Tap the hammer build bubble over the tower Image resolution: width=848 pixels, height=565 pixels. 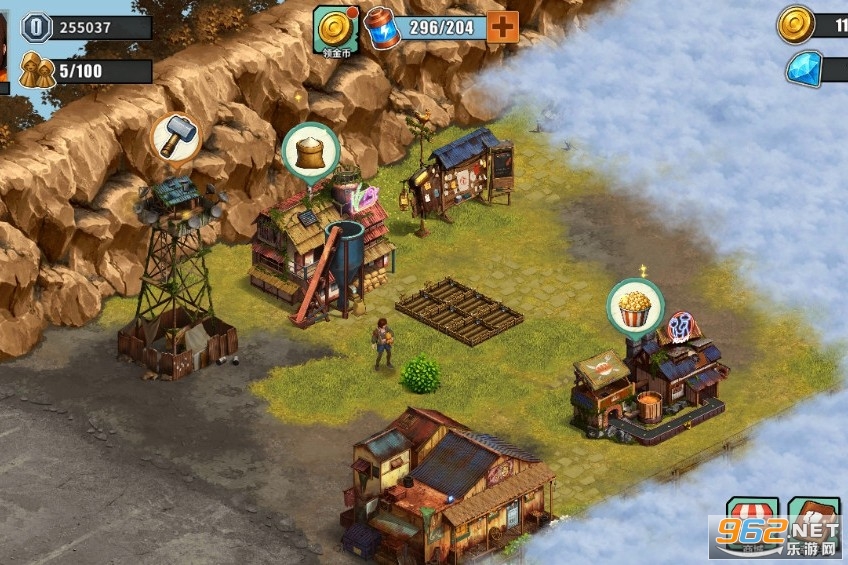pyautogui.click(x=175, y=138)
